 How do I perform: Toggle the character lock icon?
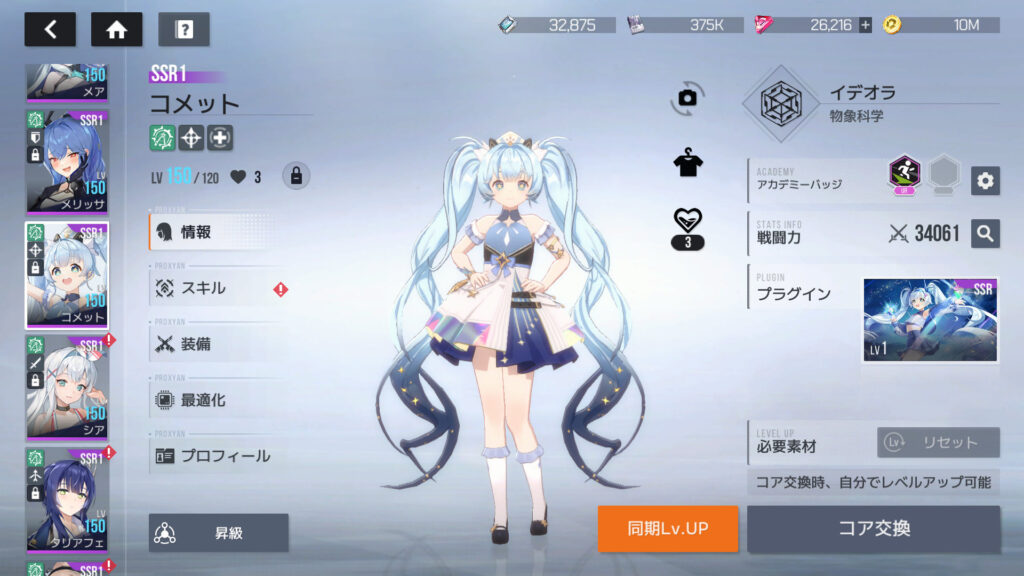295,176
